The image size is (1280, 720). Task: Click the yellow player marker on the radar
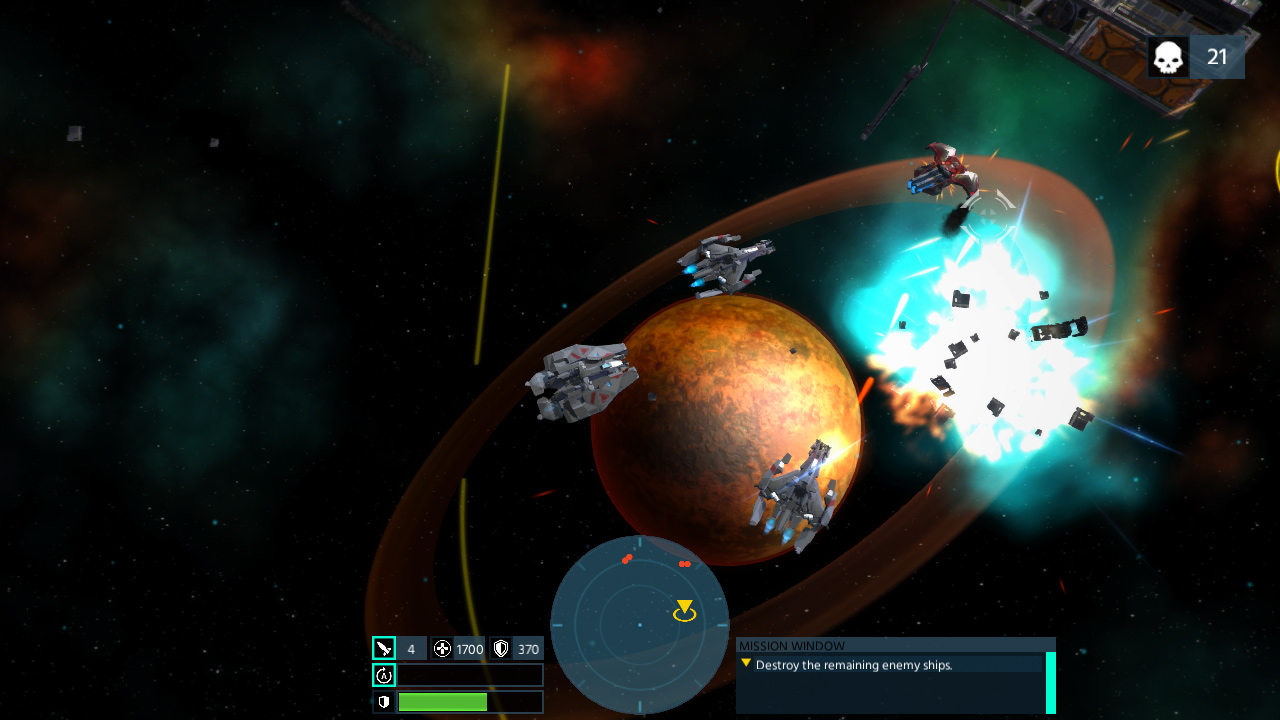tap(684, 607)
